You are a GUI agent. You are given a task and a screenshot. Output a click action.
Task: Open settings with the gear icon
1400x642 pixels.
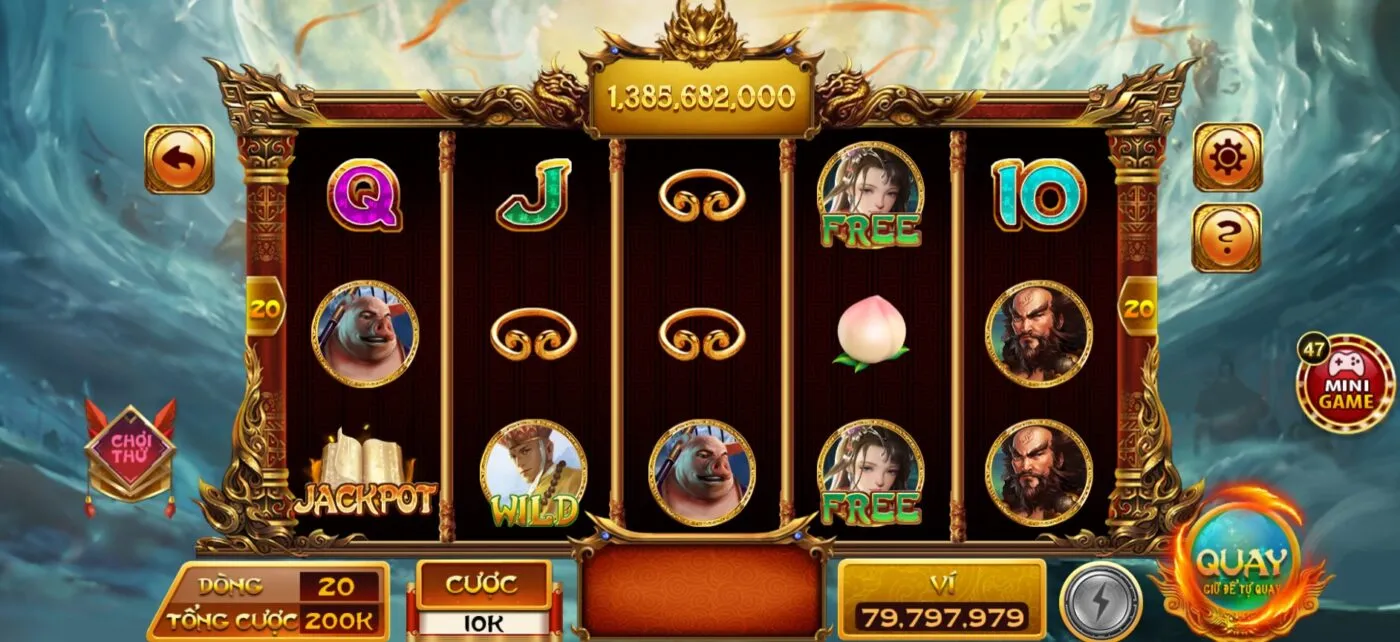coord(1227,157)
